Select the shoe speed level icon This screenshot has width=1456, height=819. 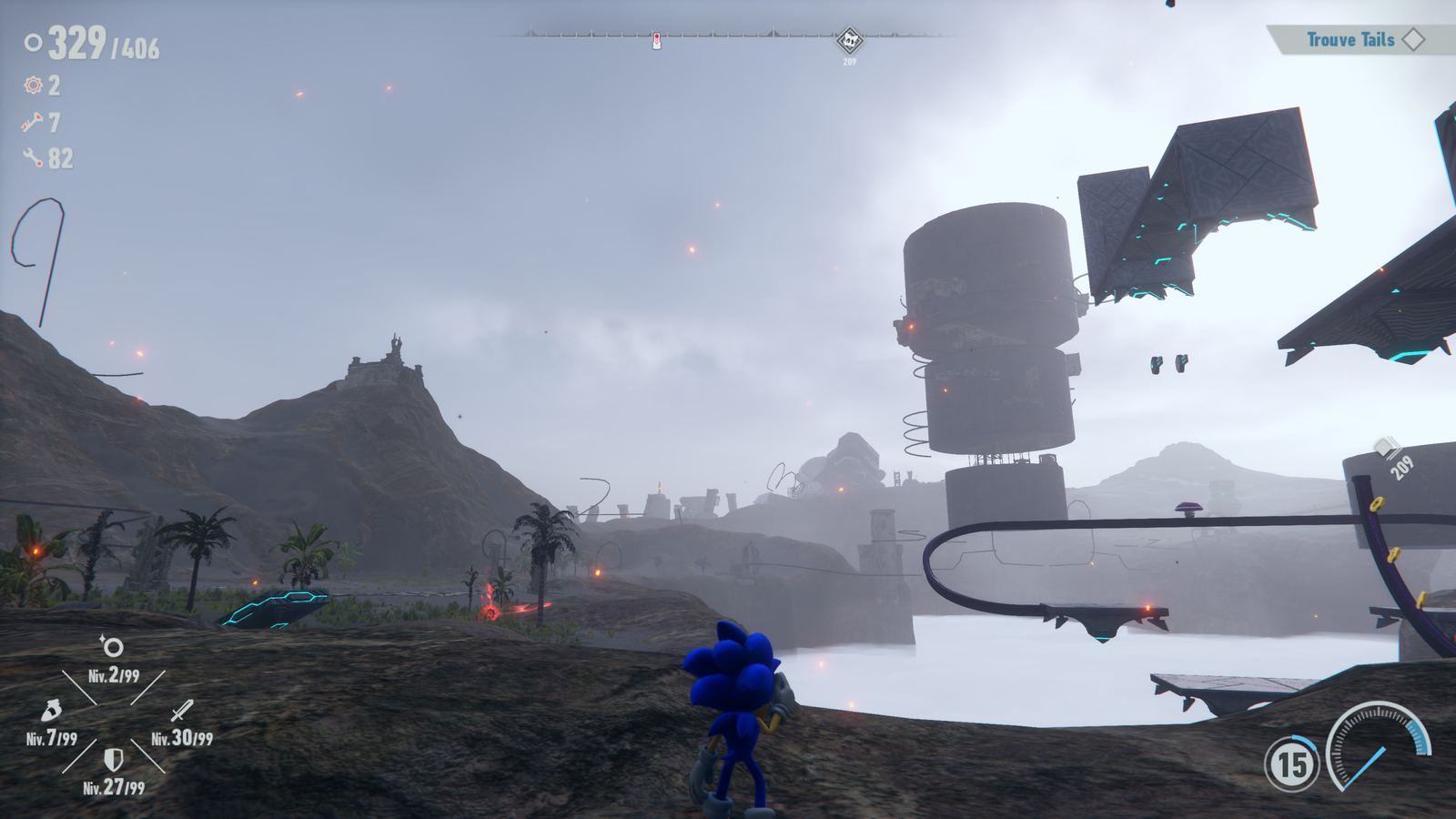tap(51, 710)
